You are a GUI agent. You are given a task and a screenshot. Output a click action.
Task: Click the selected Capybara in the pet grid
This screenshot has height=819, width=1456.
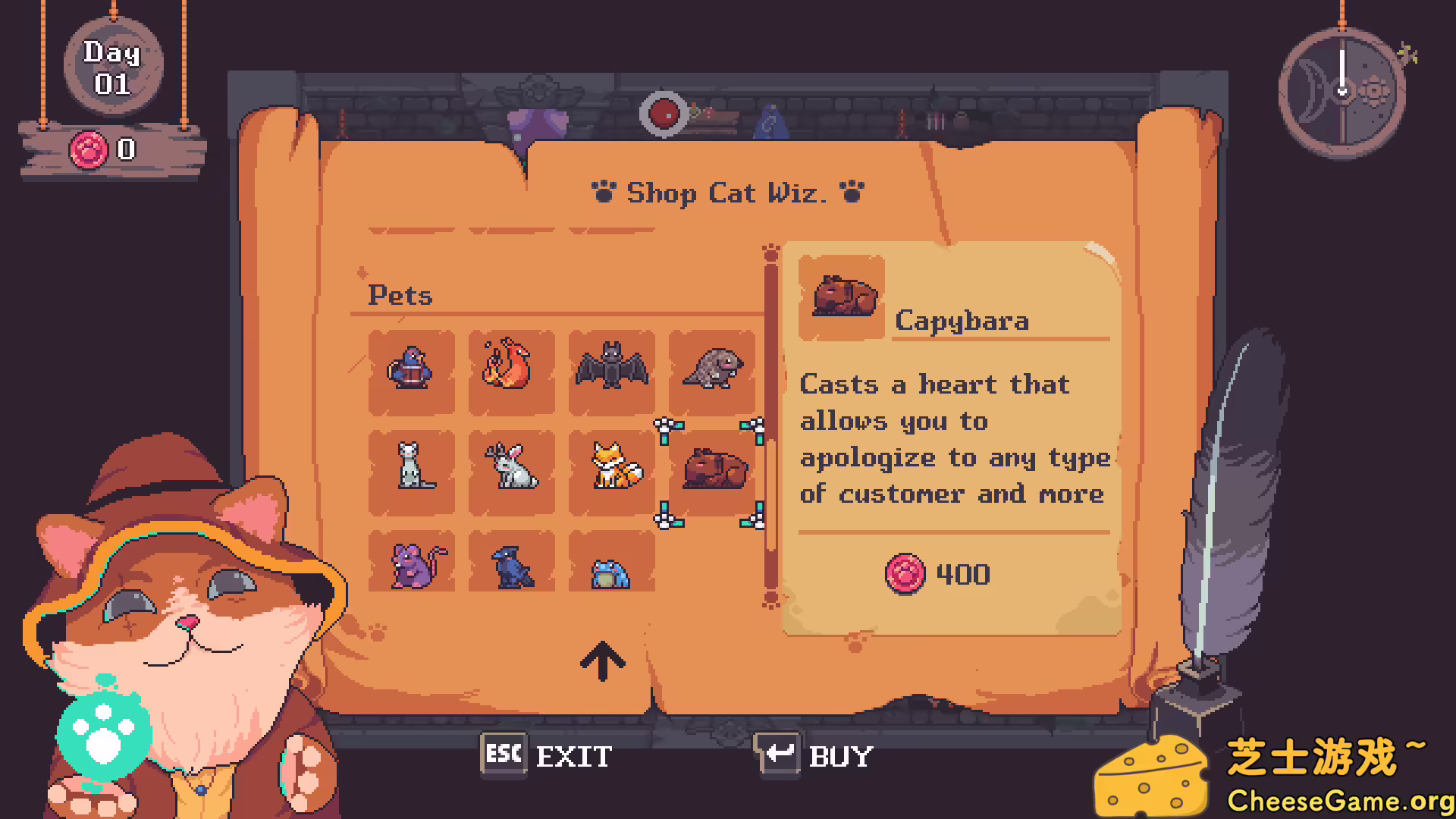712,469
